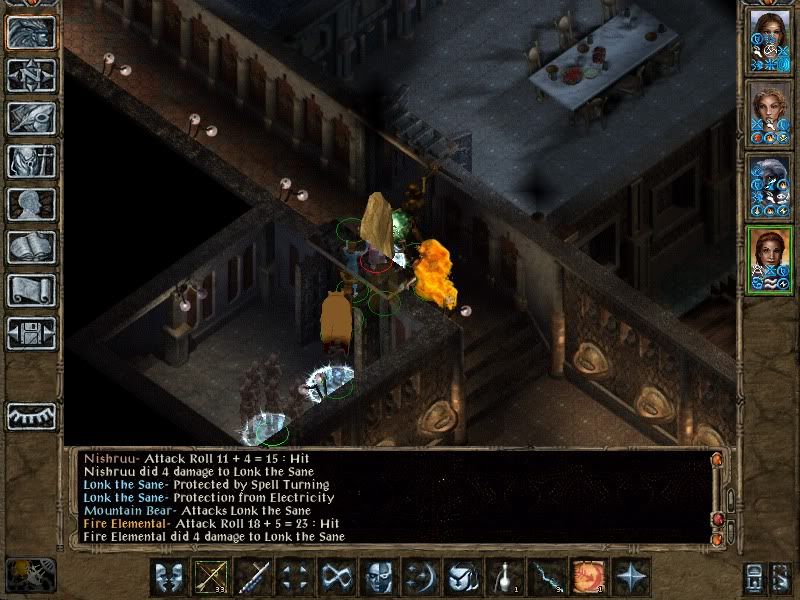Return to game via the face button
The width and height of the screenshot is (800, 600).
click(31, 32)
